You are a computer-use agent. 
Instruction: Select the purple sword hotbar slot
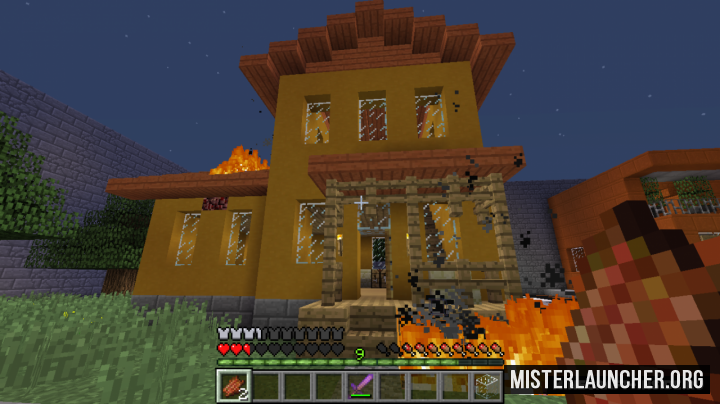(x=360, y=385)
